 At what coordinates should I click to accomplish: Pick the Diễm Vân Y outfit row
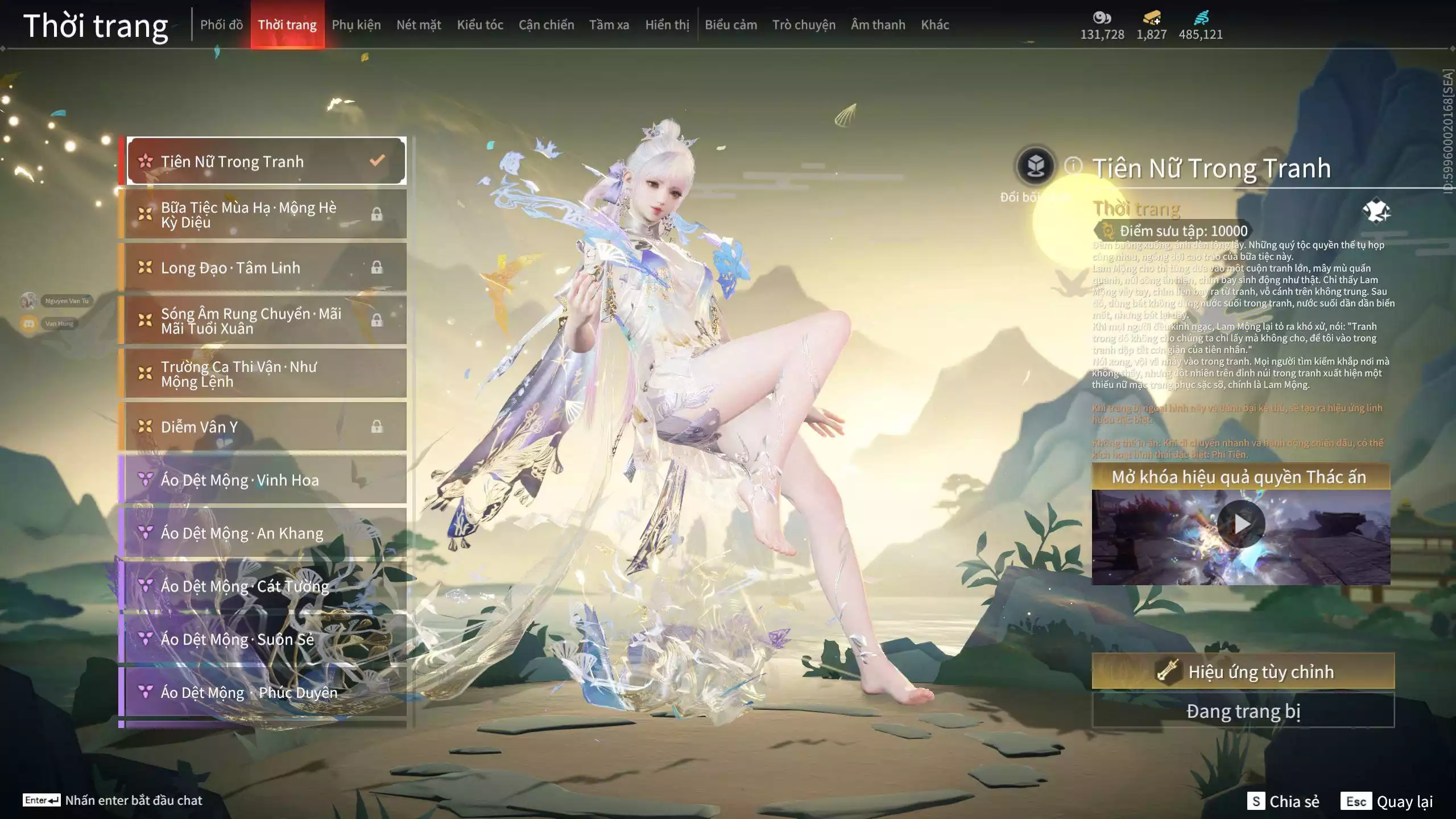[x=266, y=427]
